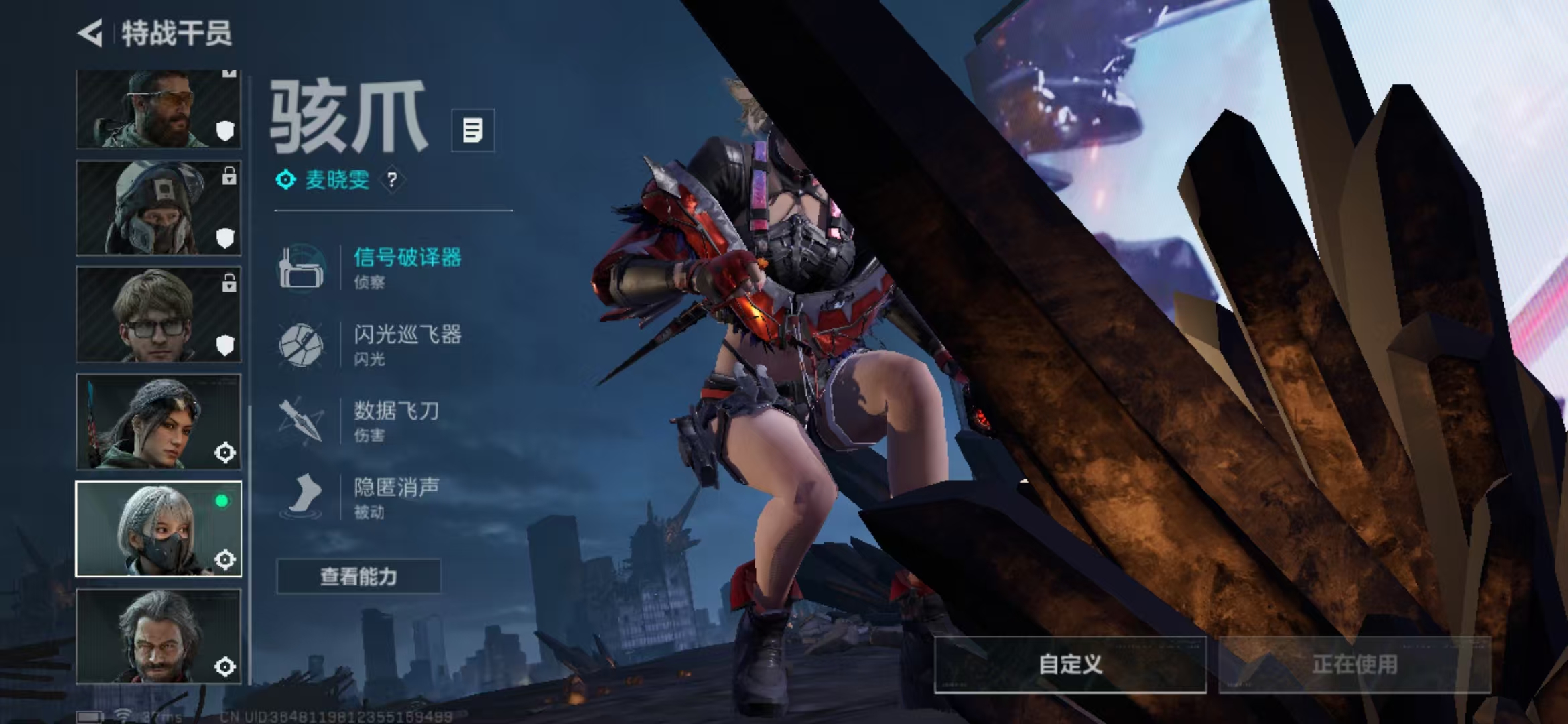Select the masked silver-haired operator portrait
Screen dimensions: 1568x724
pyautogui.click(x=158, y=529)
